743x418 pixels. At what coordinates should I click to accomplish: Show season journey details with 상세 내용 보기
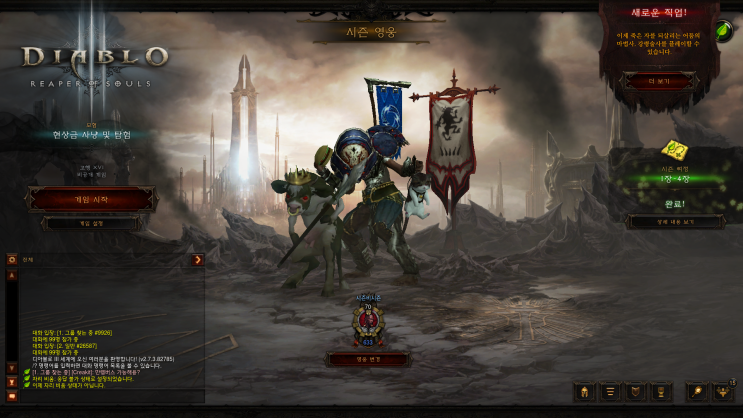click(x=674, y=221)
